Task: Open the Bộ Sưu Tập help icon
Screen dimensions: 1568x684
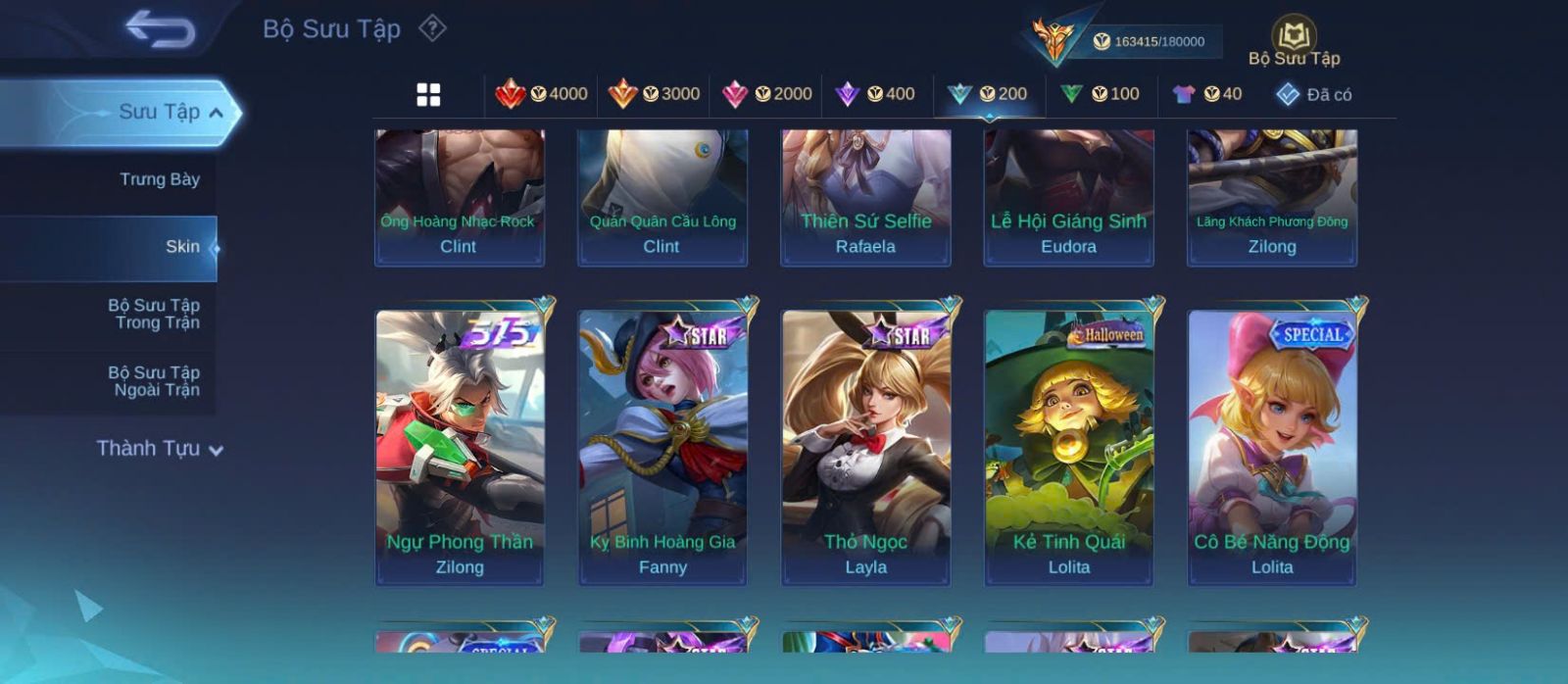Action: (x=432, y=28)
